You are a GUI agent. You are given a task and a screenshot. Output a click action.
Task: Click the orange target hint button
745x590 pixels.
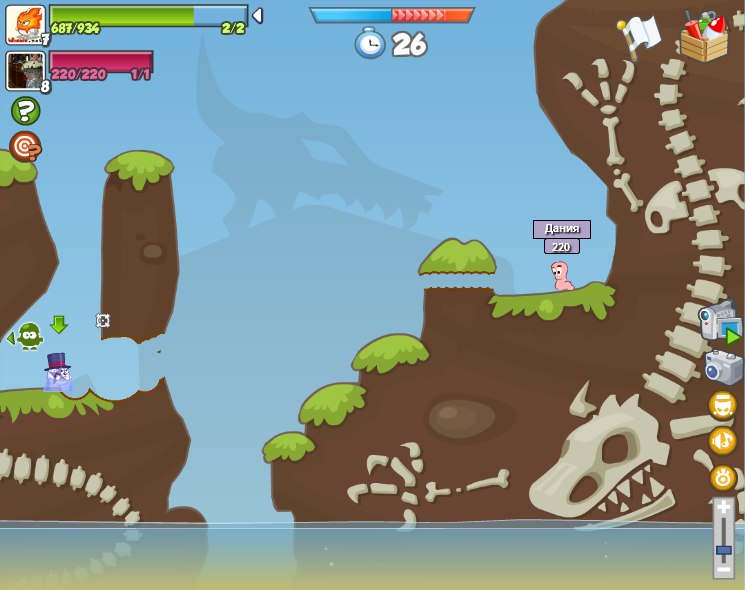pos(25,146)
